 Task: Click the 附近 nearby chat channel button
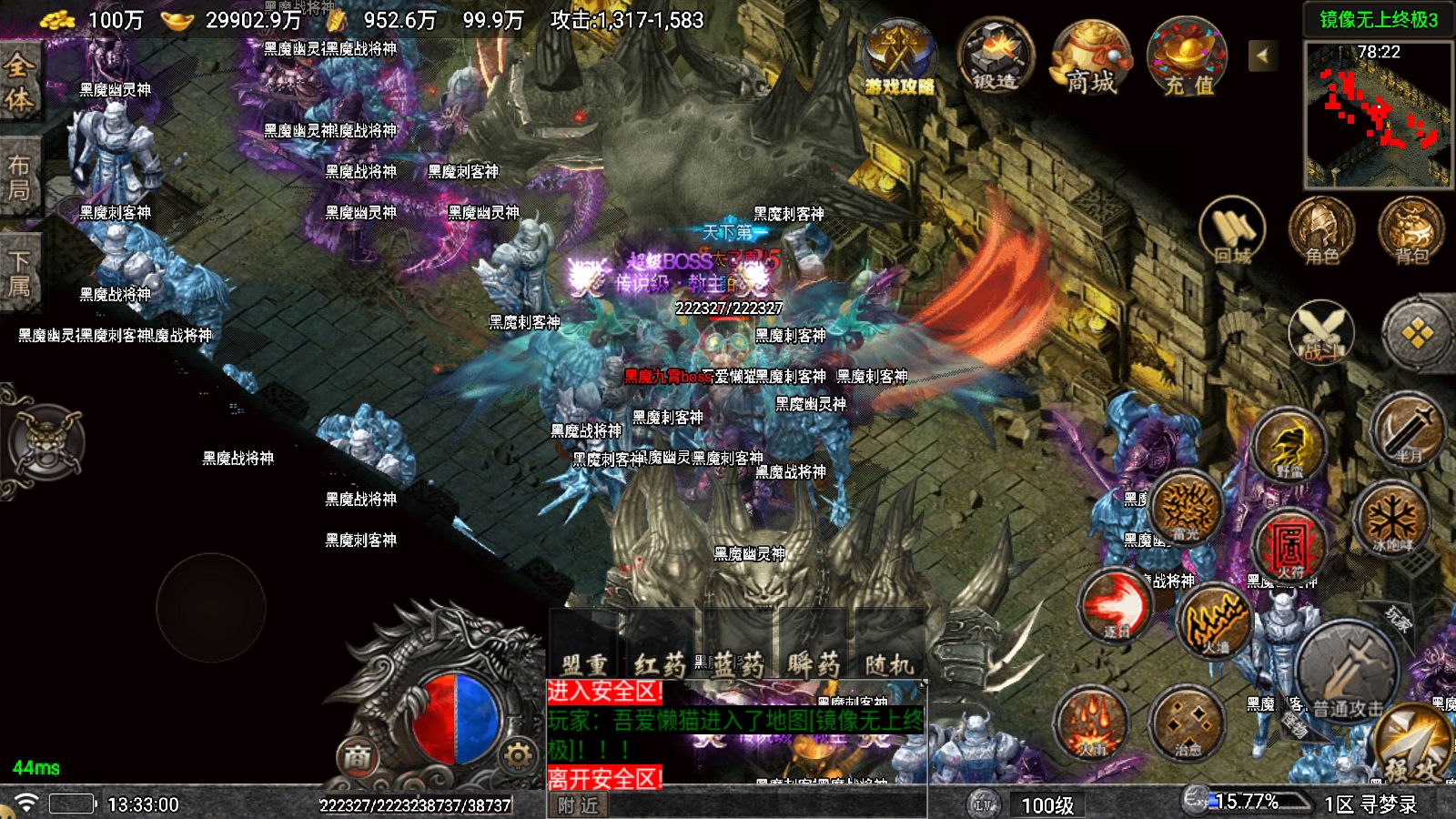point(578,805)
